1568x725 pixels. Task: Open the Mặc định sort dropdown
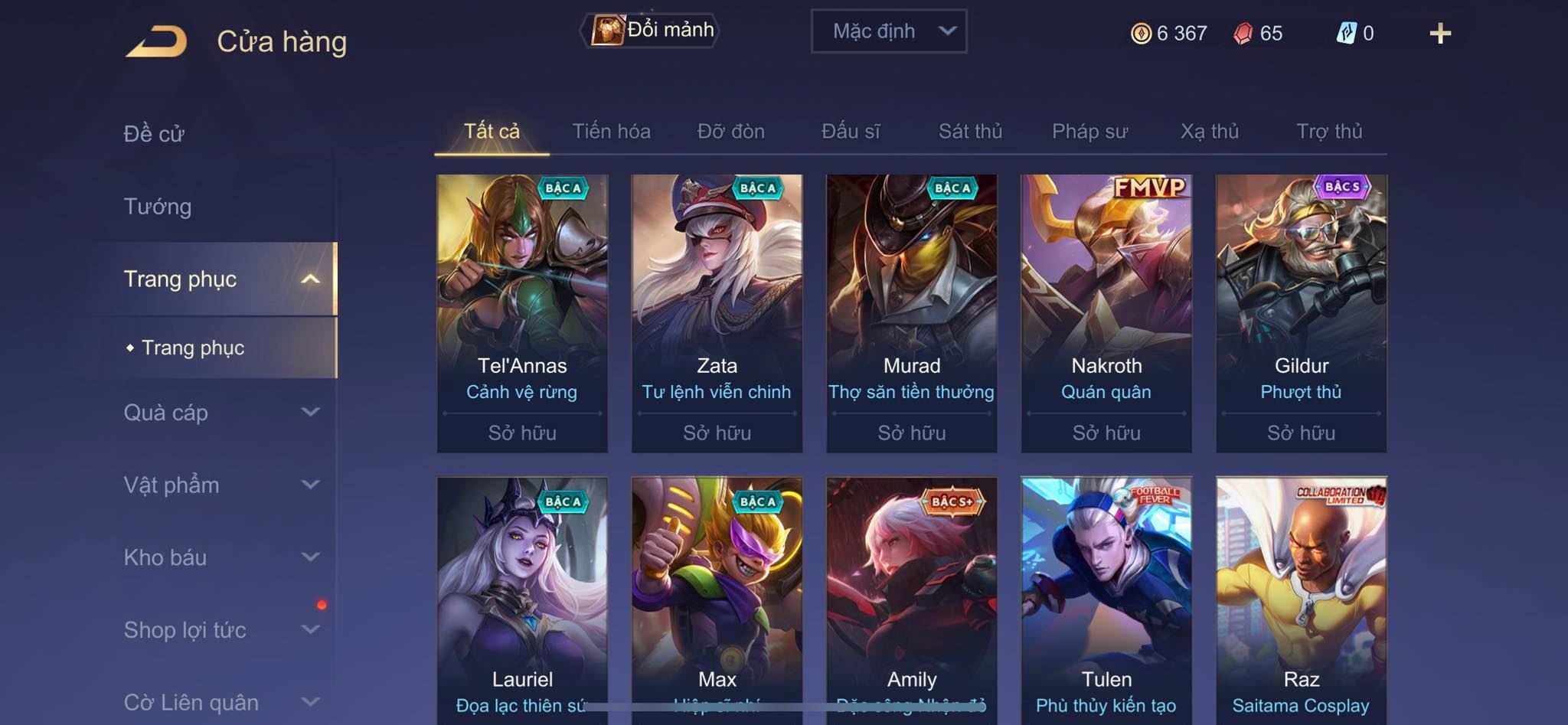coord(888,31)
